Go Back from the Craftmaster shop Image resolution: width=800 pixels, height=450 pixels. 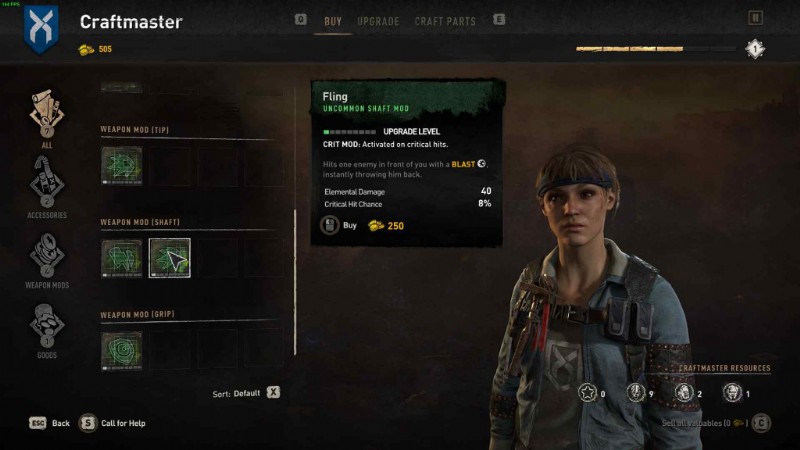coord(49,423)
